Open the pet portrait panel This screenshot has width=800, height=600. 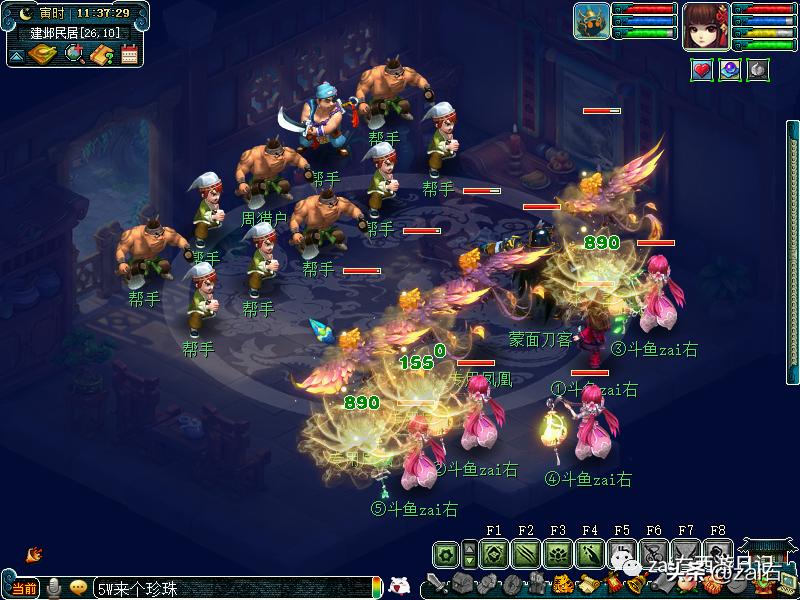[591, 22]
